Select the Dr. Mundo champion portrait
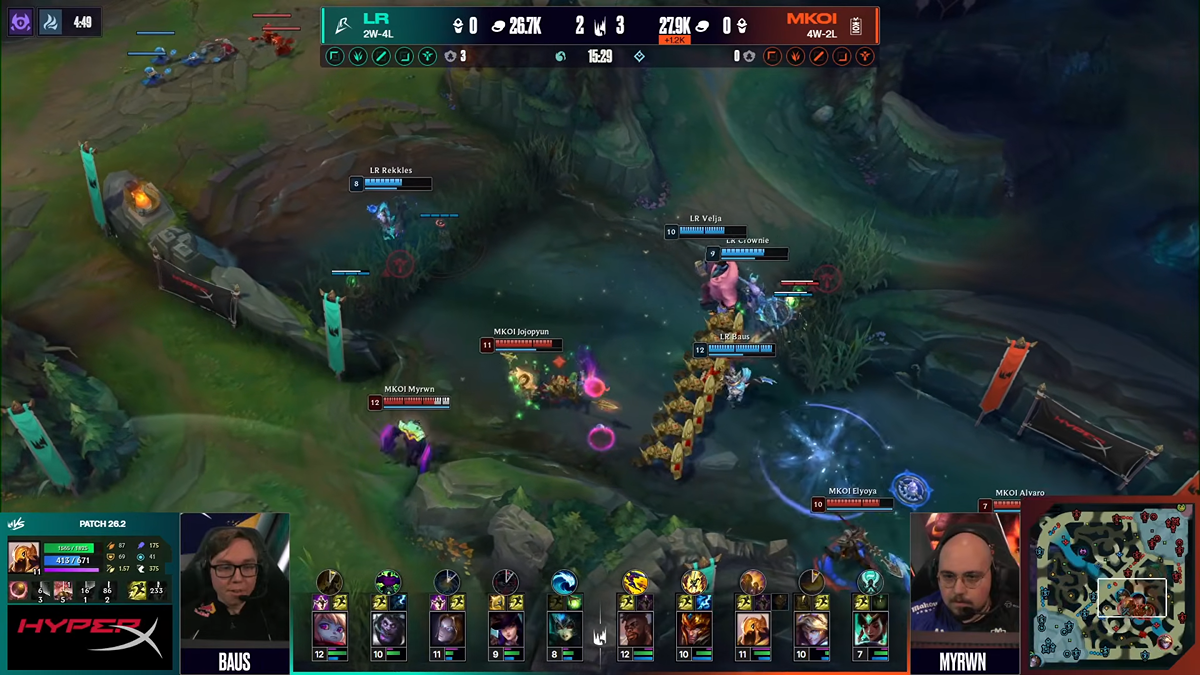Viewport: 1200px width, 675px height. [387, 629]
